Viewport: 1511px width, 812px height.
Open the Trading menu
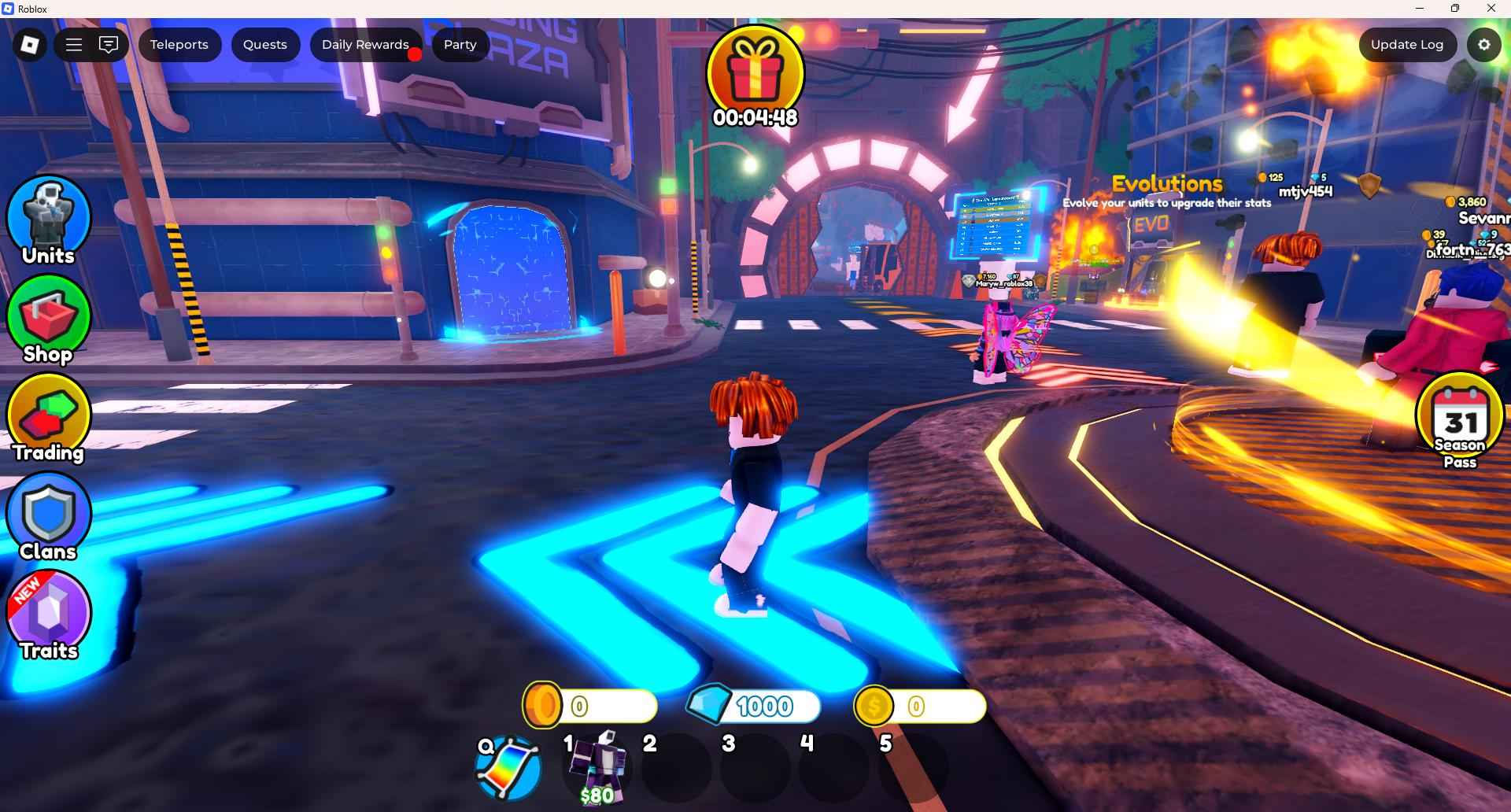coord(49,419)
